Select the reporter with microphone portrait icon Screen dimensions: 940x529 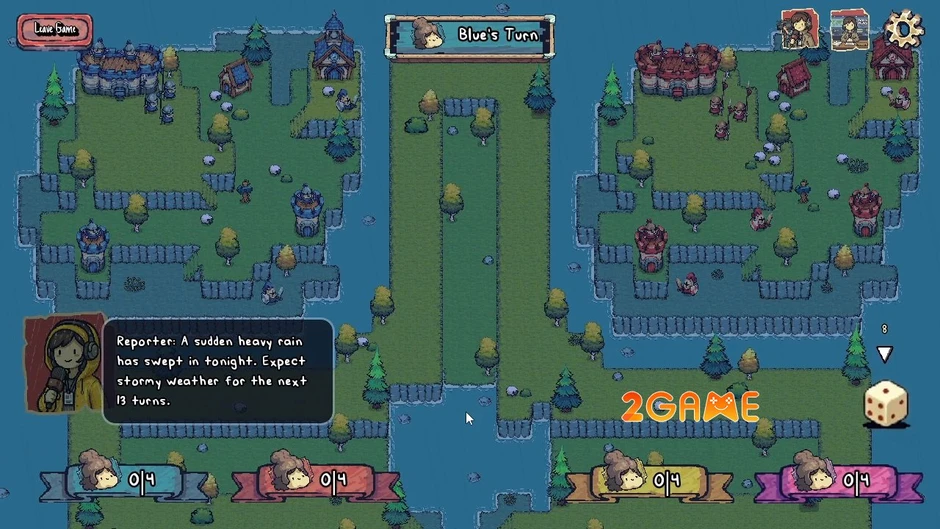pyautogui.click(x=800, y=29)
